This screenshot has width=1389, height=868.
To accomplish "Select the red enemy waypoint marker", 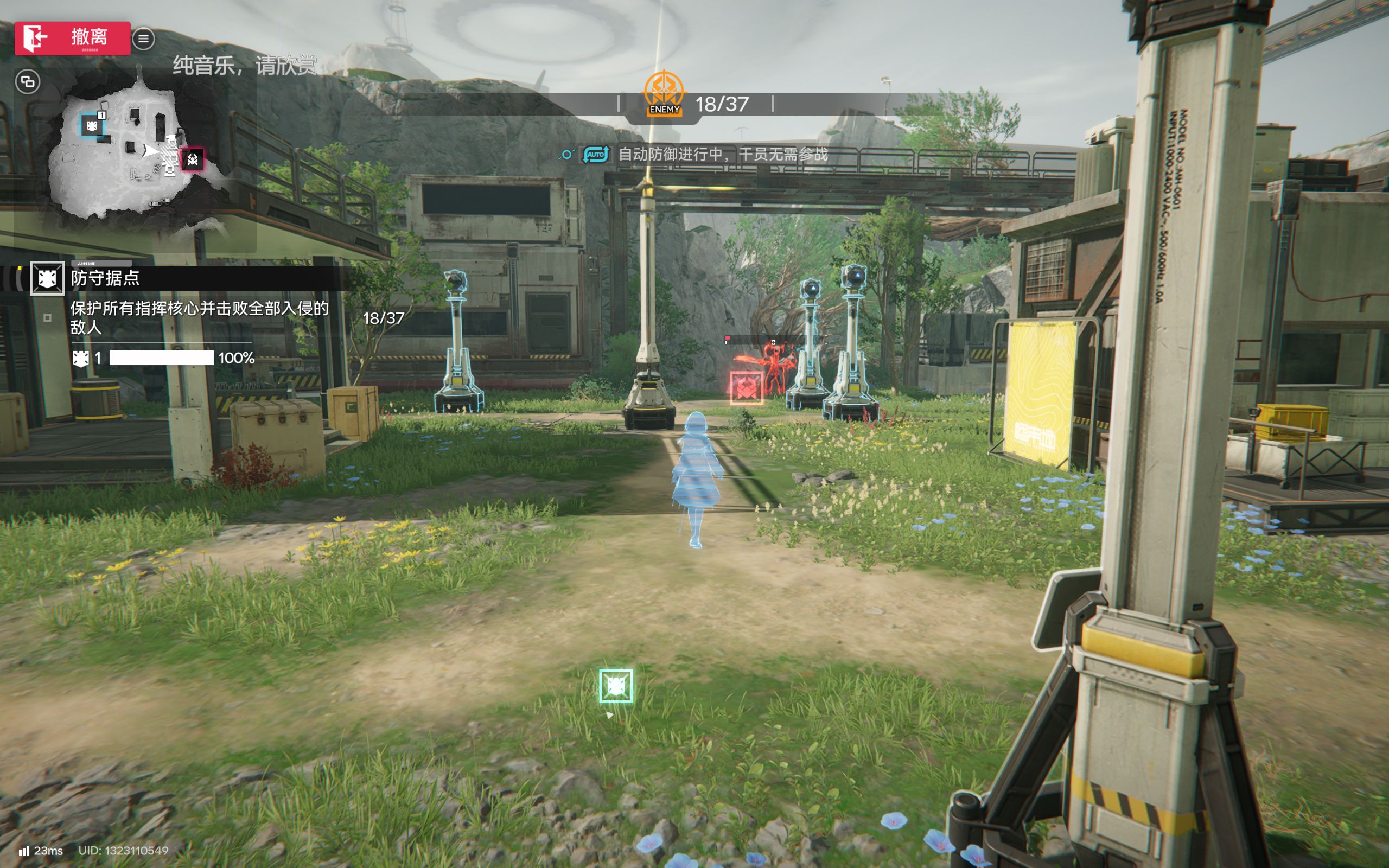I will 746,387.
